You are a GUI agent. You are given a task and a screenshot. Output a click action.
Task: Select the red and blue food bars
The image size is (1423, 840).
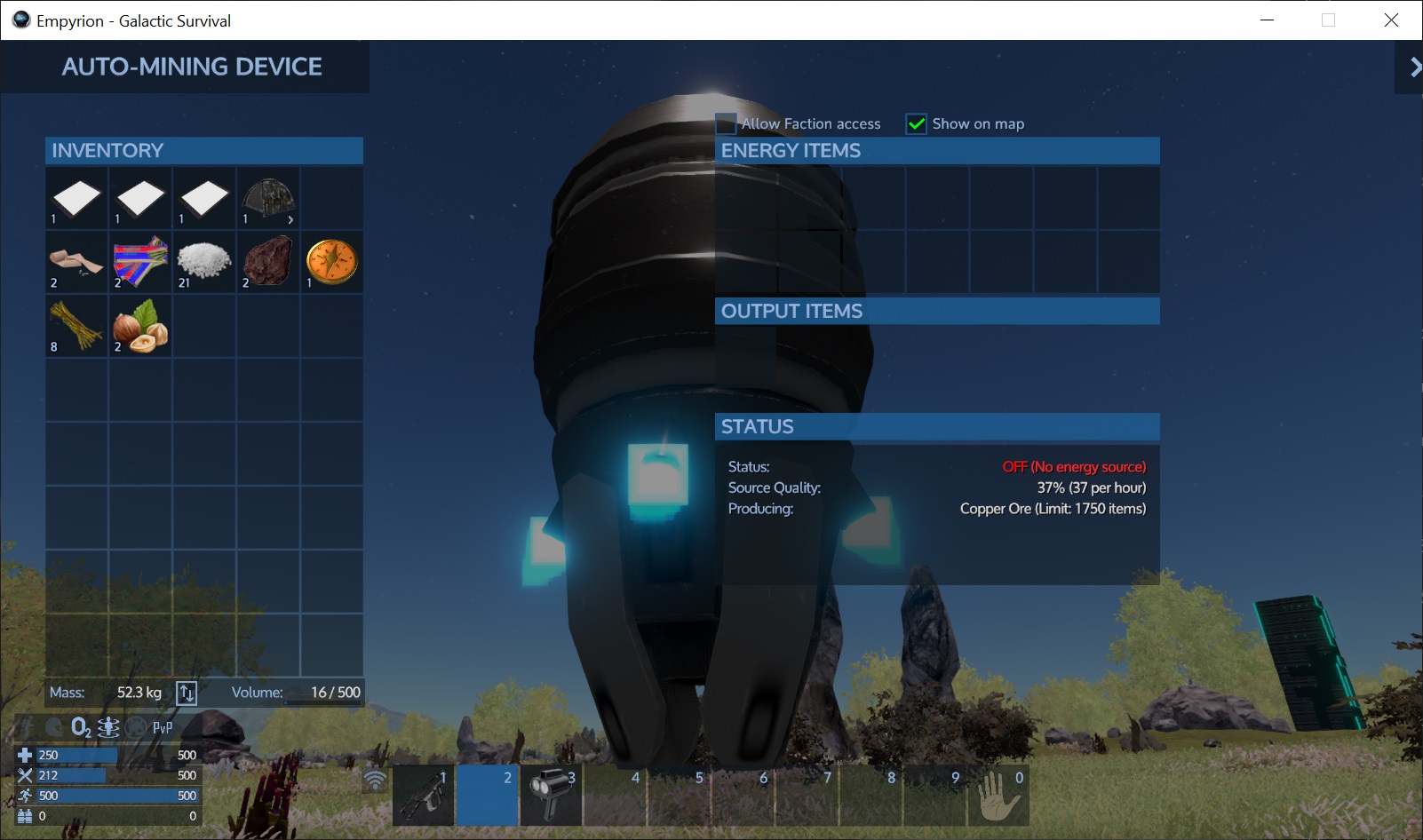[x=140, y=262]
